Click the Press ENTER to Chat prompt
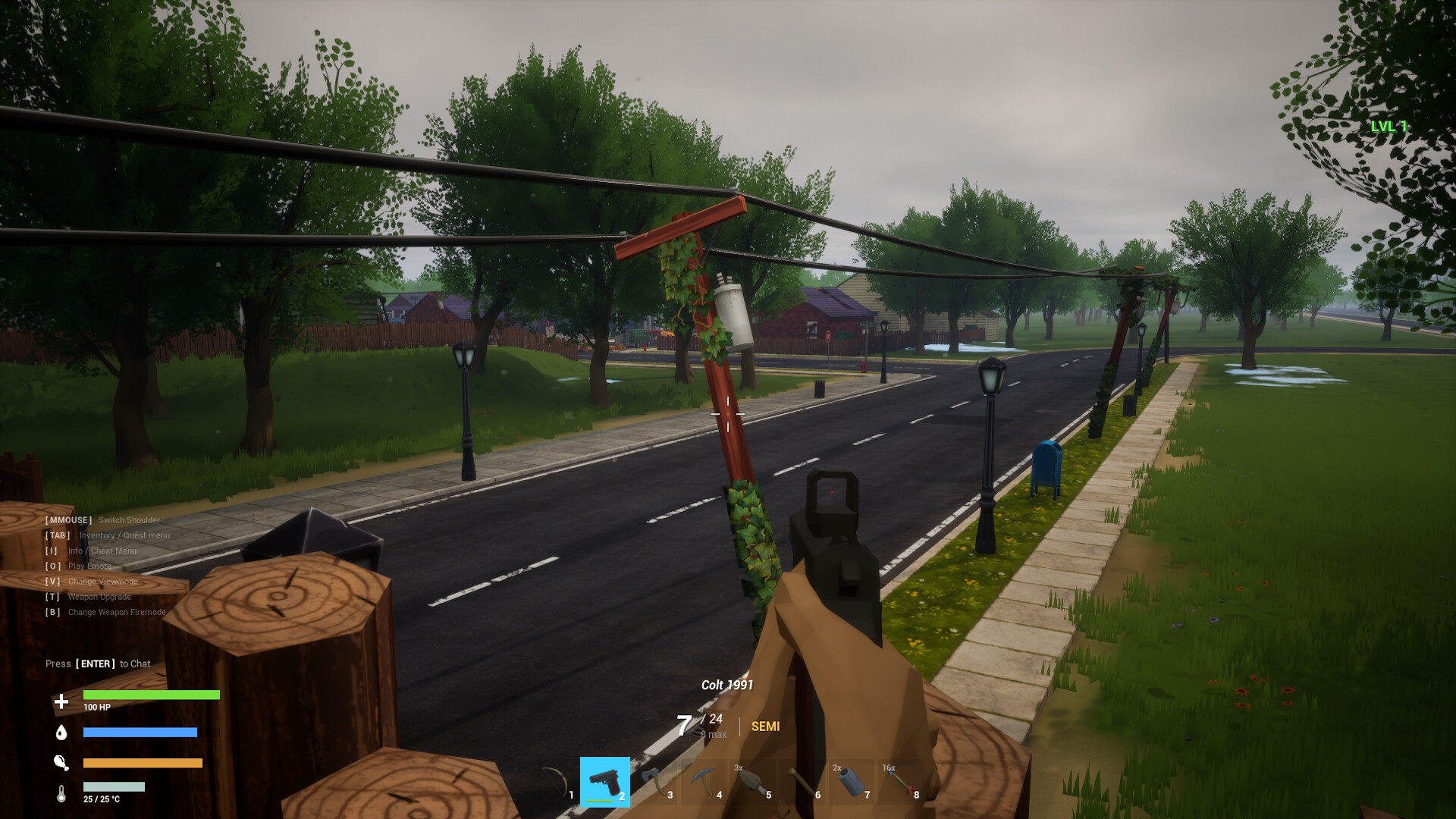The width and height of the screenshot is (1456, 819). [99, 664]
